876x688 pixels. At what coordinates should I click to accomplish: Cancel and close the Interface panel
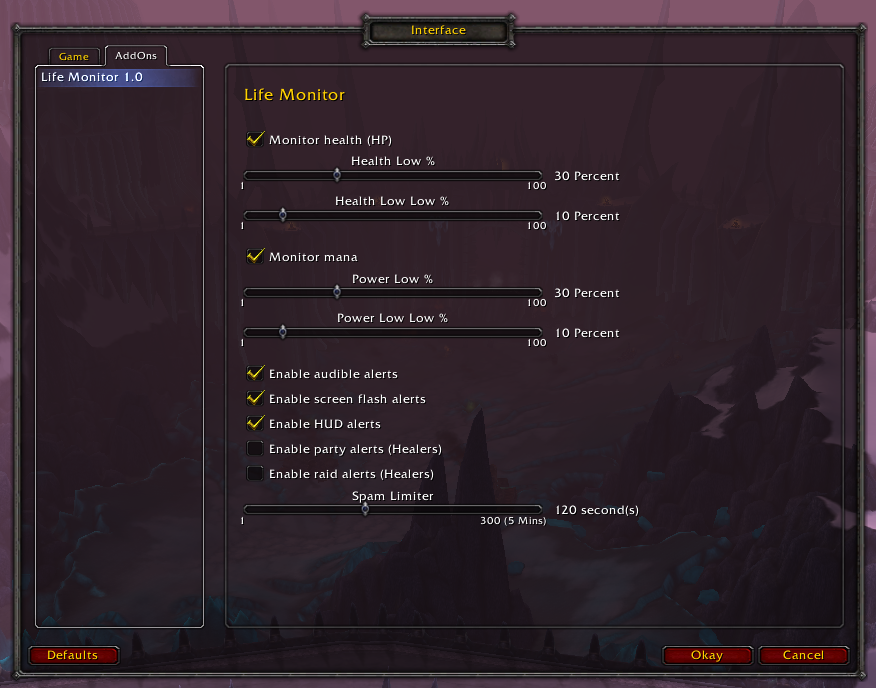803,656
